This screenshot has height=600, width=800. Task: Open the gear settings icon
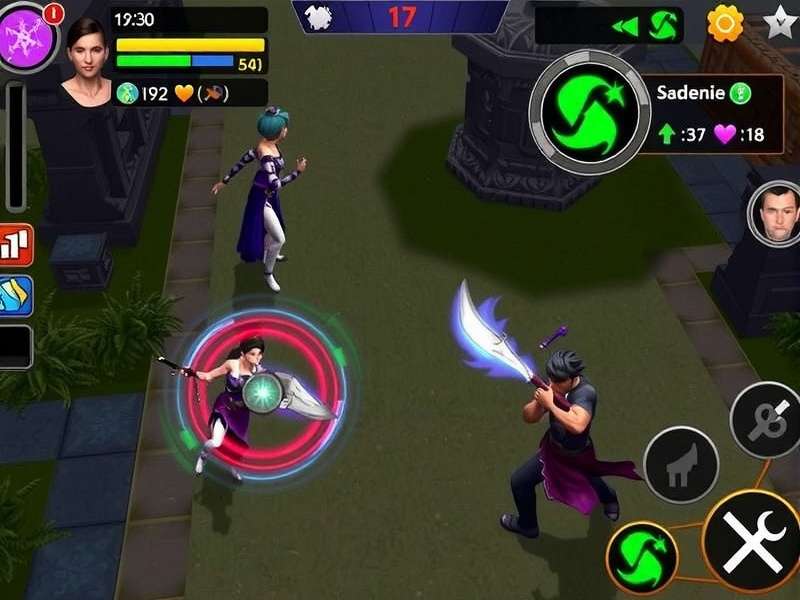pos(725,22)
